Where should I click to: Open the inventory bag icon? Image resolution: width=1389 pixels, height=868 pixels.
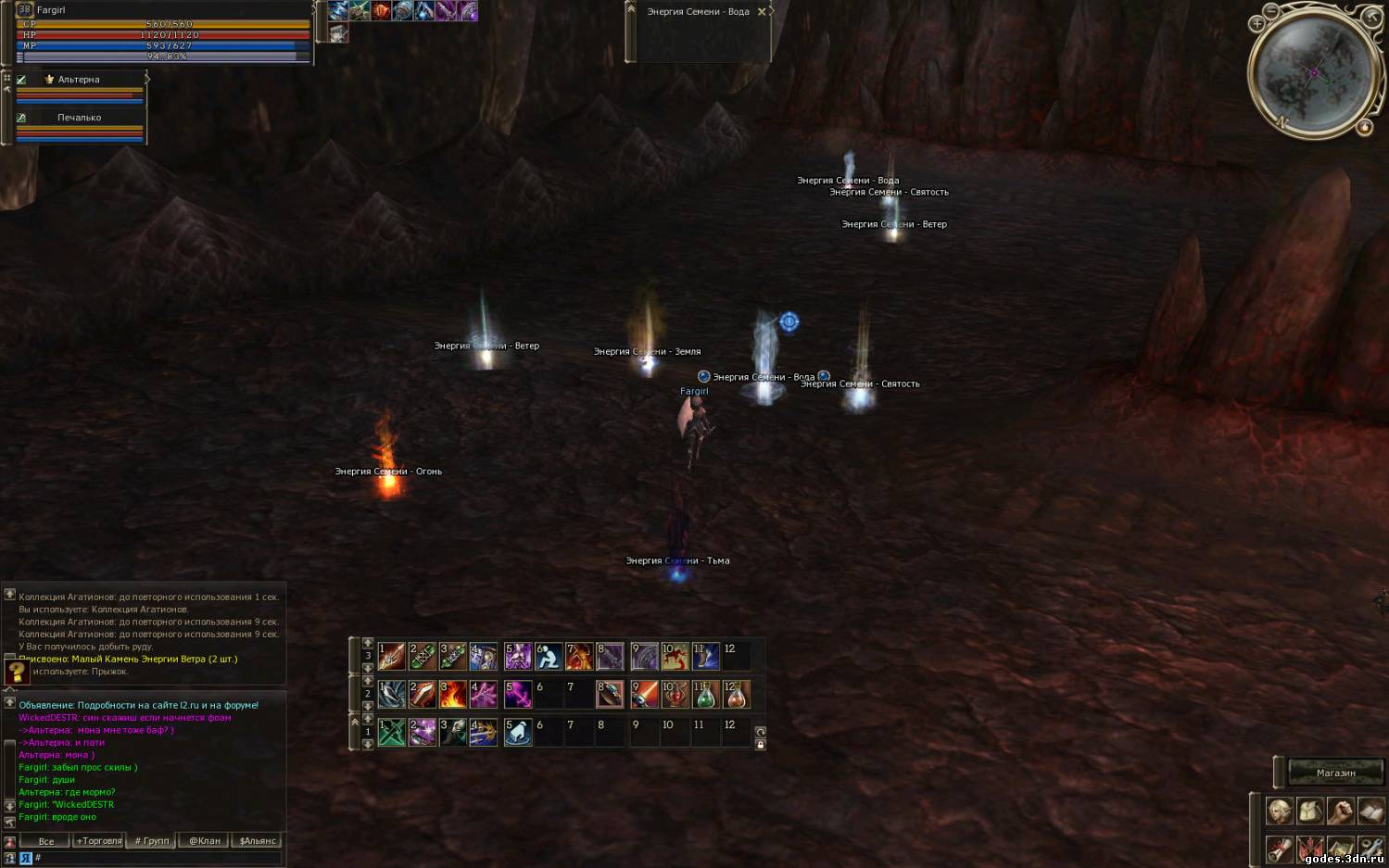pyautogui.click(x=1309, y=811)
